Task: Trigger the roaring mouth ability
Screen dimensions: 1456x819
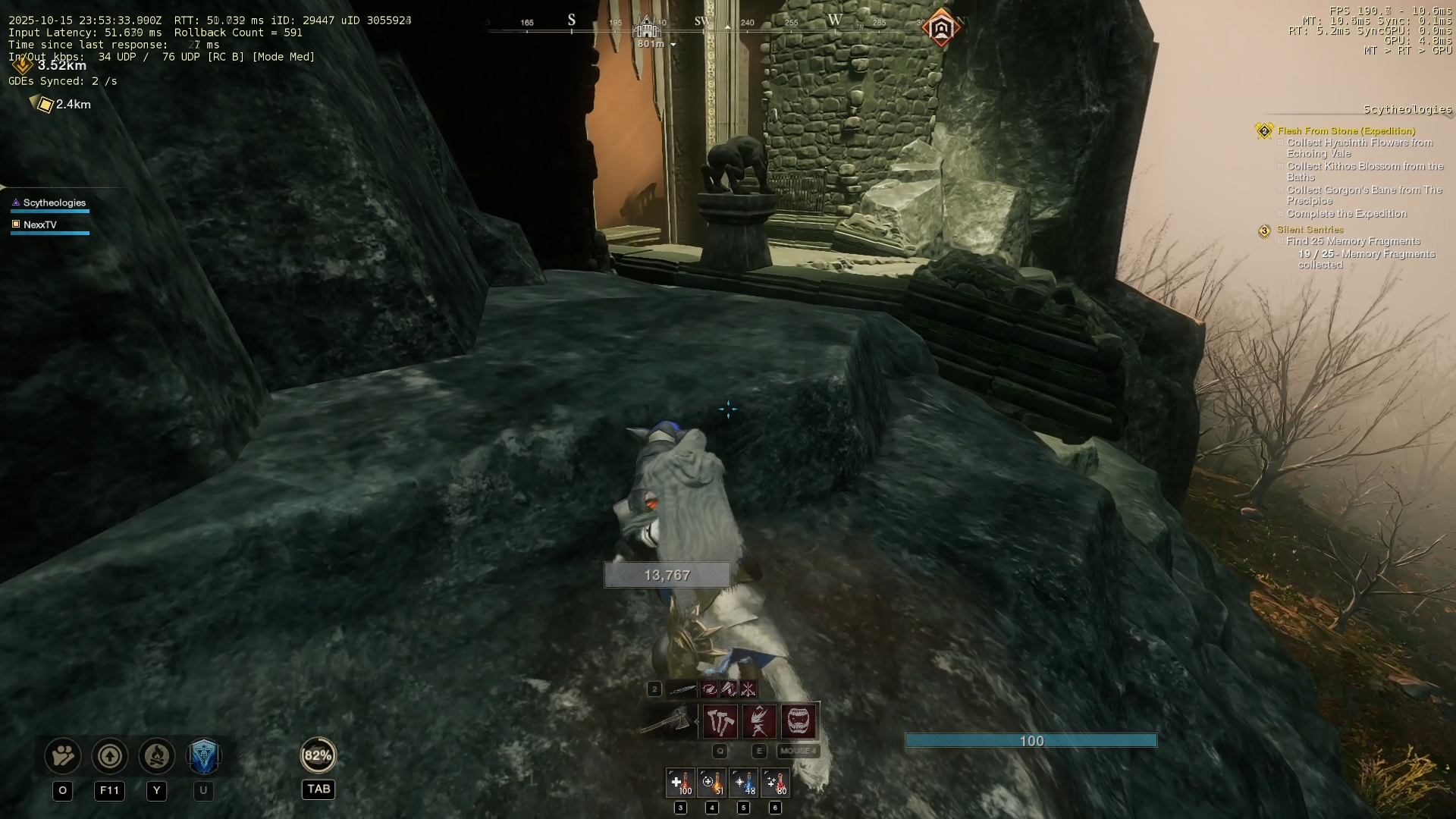Action: click(x=799, y=721)
